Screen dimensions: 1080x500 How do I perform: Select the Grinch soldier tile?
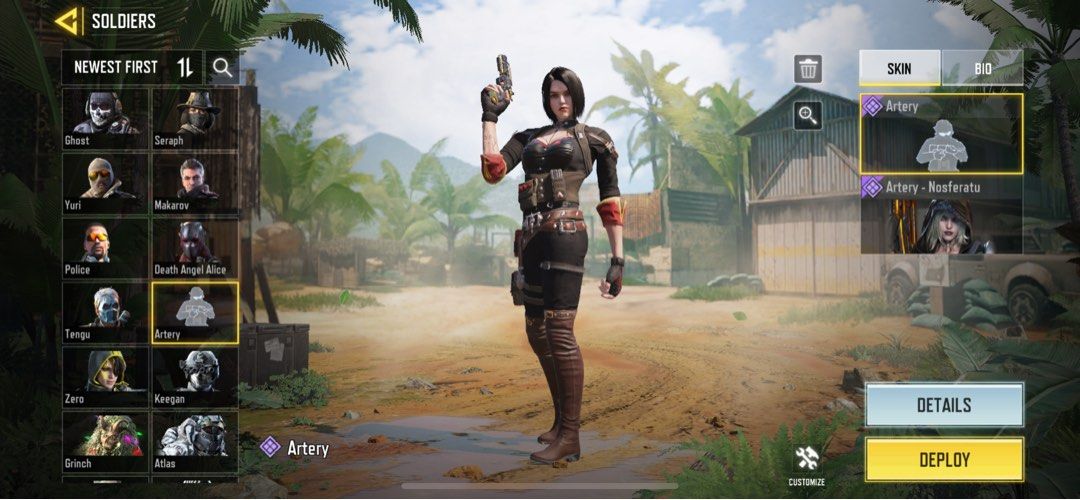105,441
